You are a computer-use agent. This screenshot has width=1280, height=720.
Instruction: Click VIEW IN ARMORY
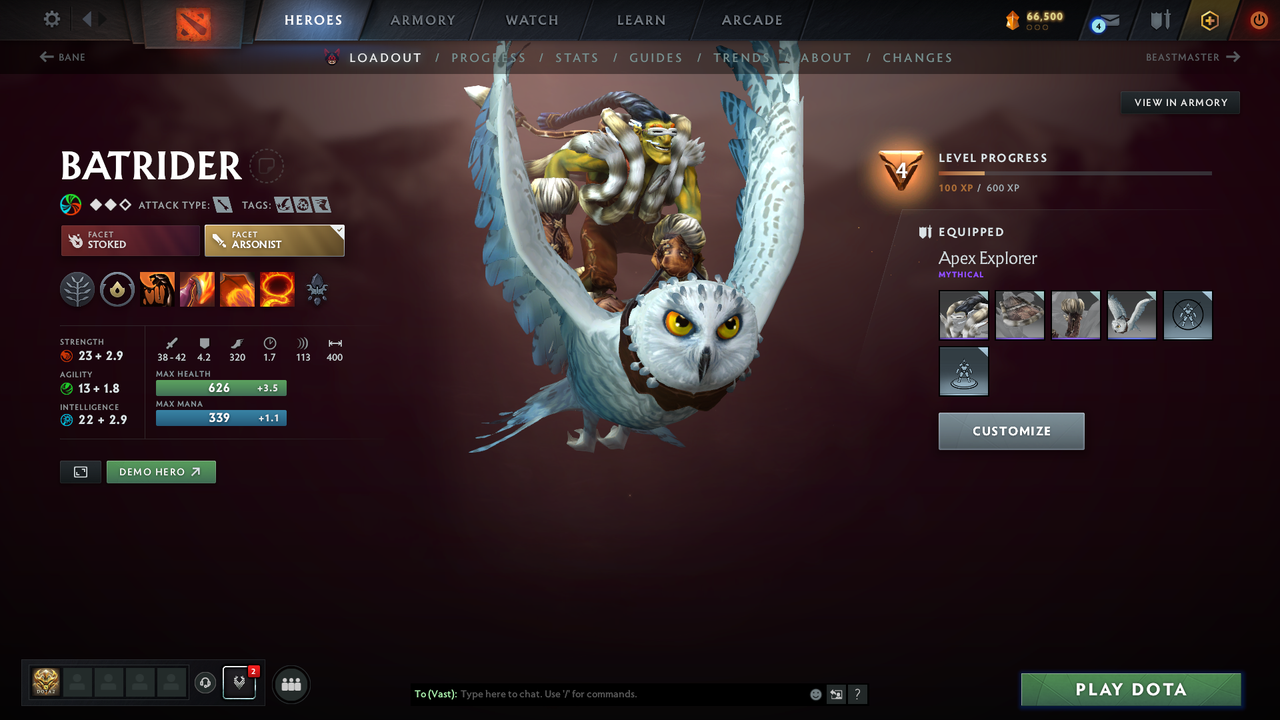[x=1179, y=102]
